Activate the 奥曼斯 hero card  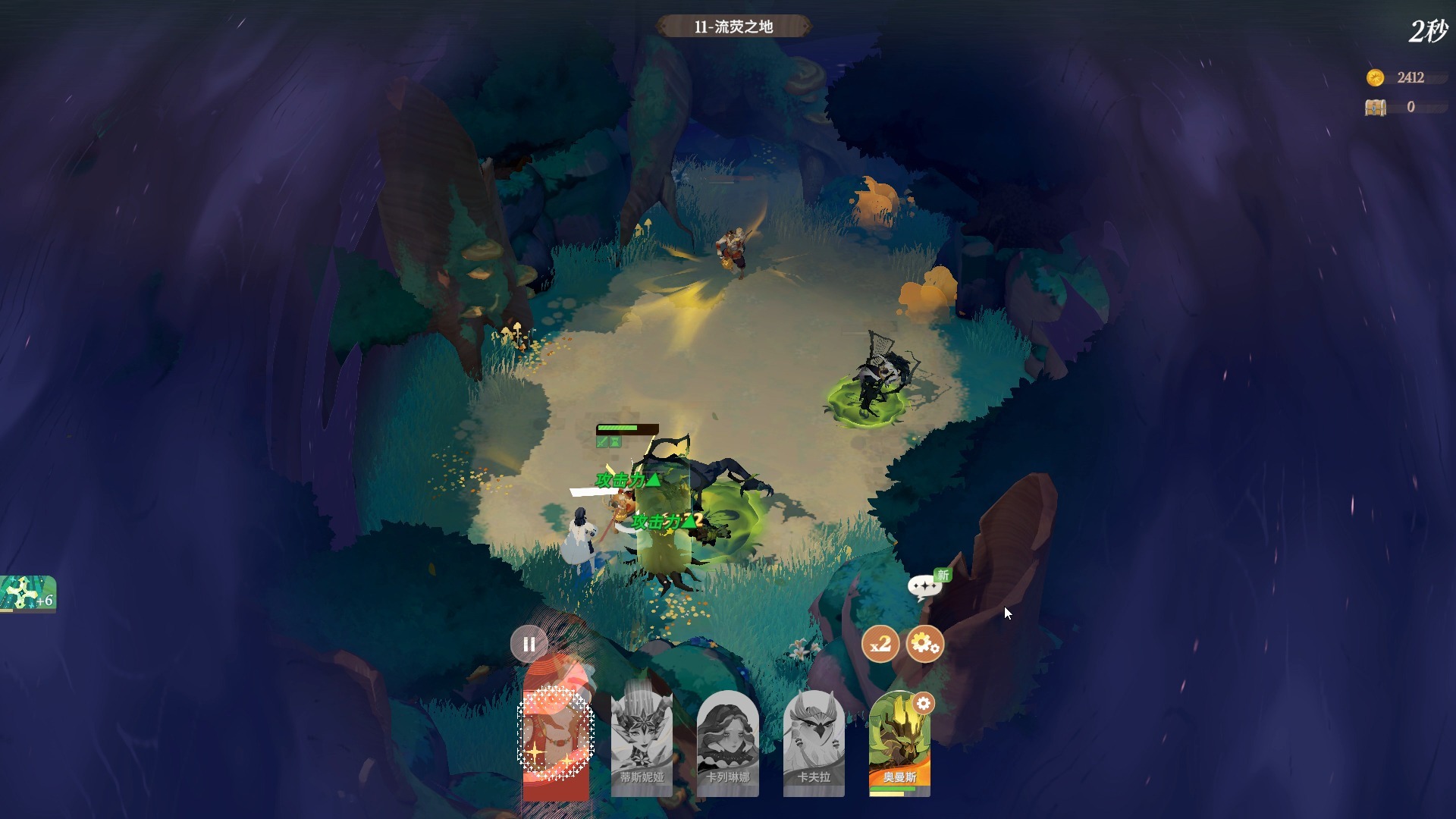pyautogui.click(x=899, y=747)
